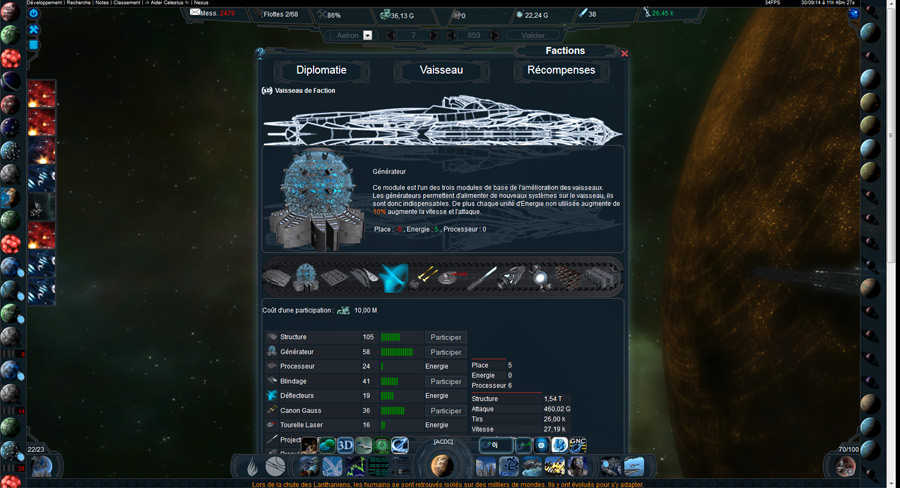Click the Valider button
Image resolution: width=900 pixels, height=488 pixels.
point(541,35)
